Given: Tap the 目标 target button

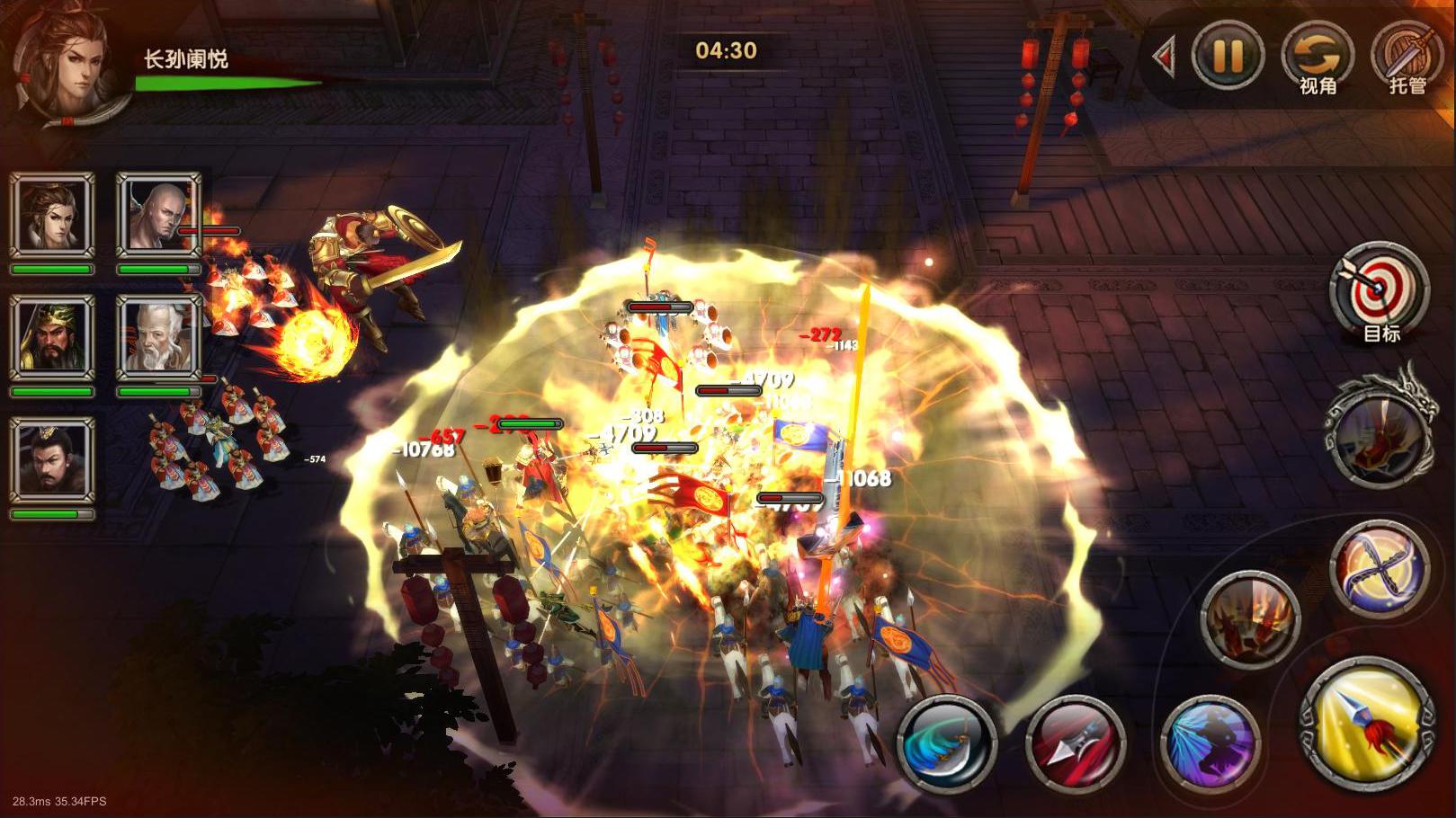Looking at the screenshot, I should coord(1380,290).
